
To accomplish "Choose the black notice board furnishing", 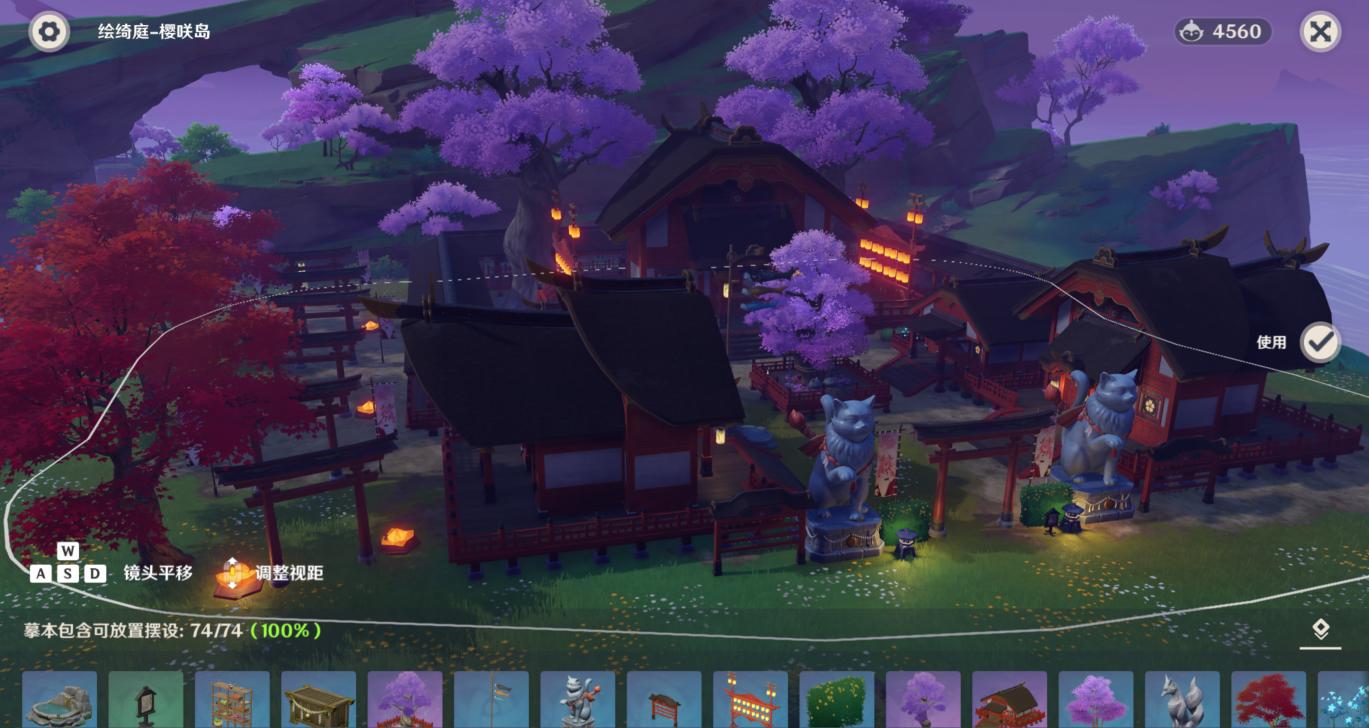I will point(146,700).
